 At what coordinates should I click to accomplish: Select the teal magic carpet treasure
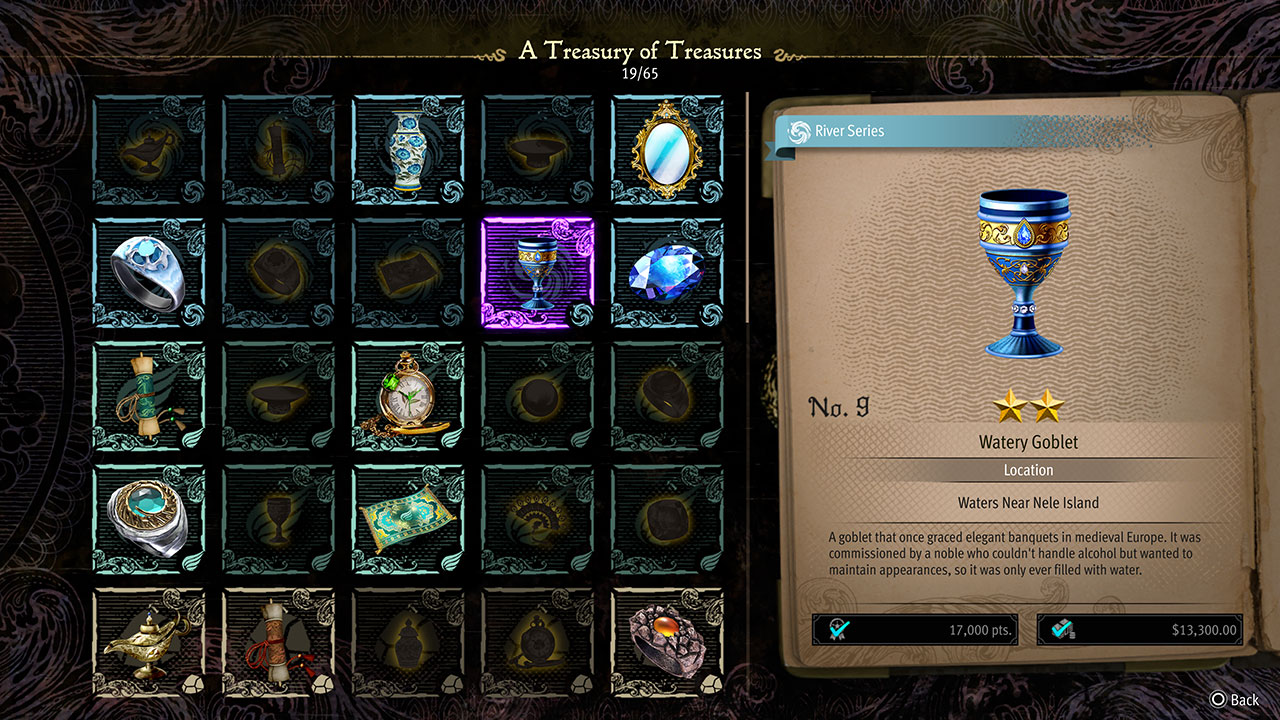(x=408, y=520)
